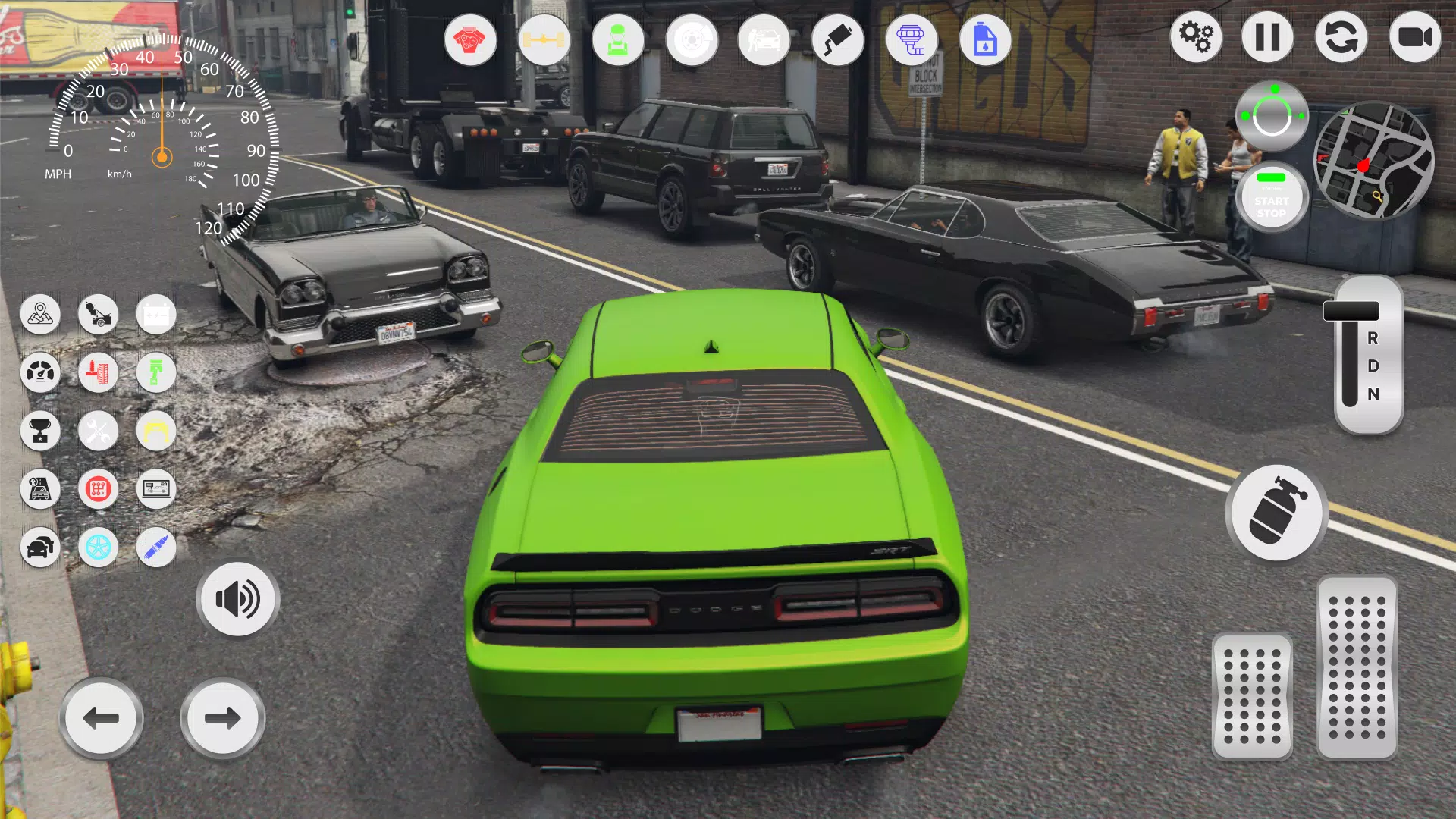Open the red suspension tuning icon

[x=98, y=372]
